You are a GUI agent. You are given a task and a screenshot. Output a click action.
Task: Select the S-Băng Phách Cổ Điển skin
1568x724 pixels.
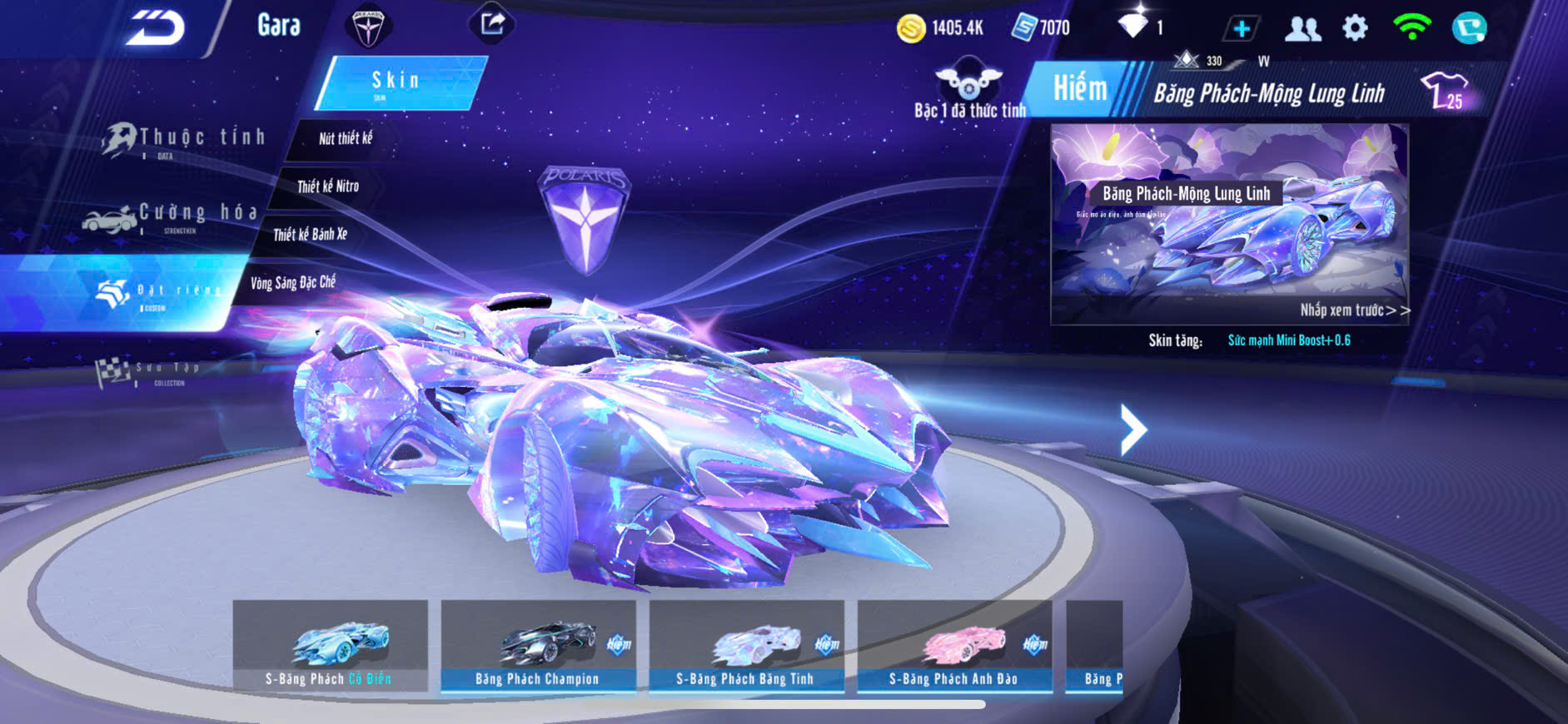pos(330,647)
